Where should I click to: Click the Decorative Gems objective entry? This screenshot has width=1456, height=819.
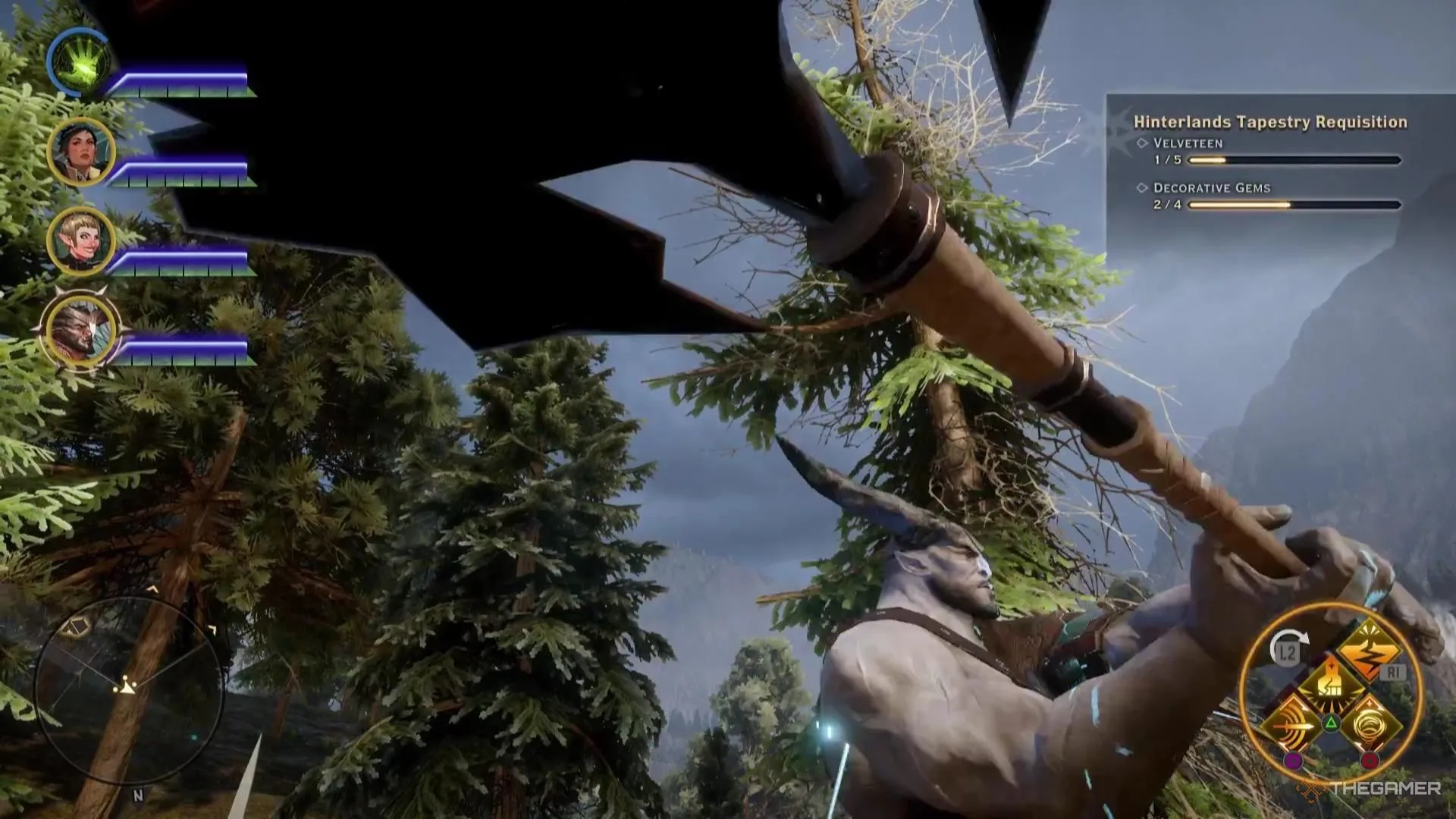(1211, 188)
